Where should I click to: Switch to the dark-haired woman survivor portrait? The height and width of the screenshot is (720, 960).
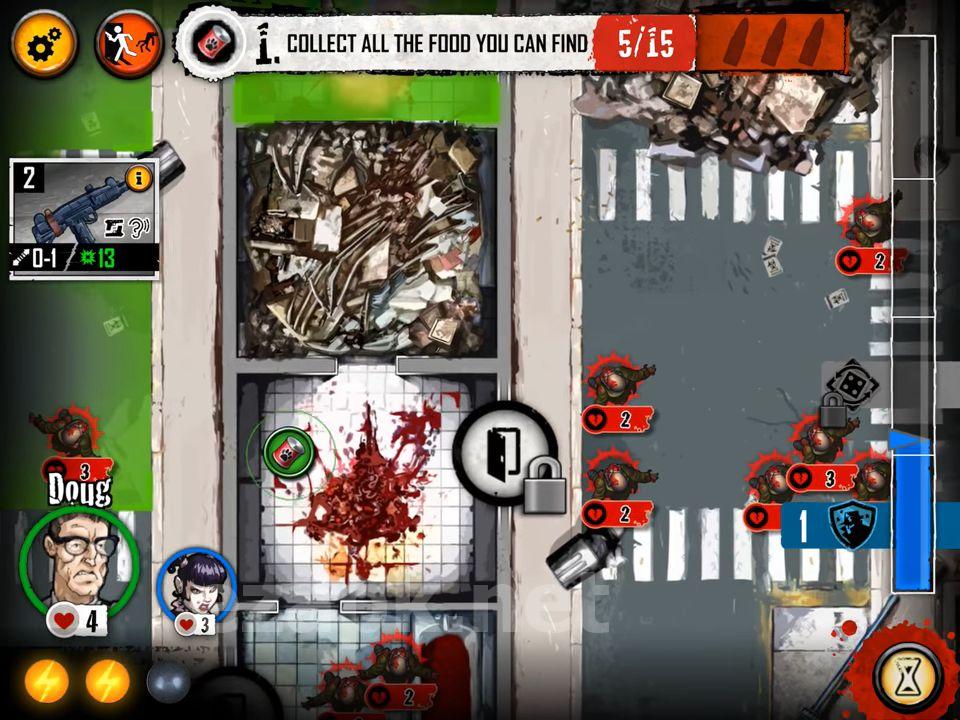point(197,585)
